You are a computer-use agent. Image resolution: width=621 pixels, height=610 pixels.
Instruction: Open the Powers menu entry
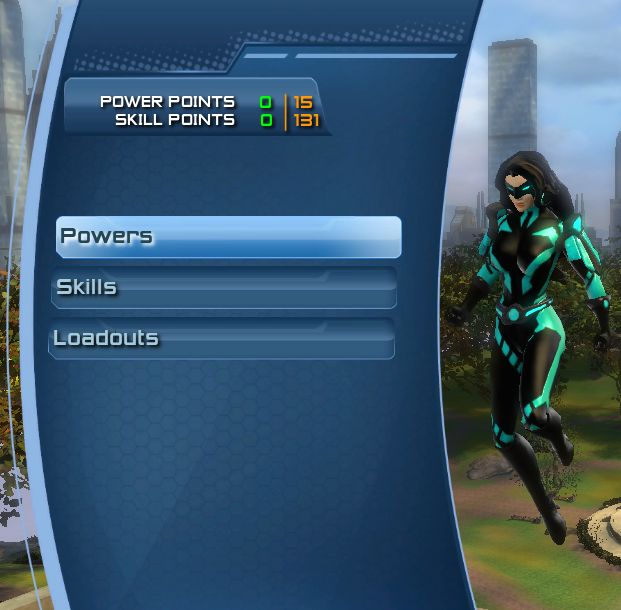pyautogui.click(x=228, y=237)
